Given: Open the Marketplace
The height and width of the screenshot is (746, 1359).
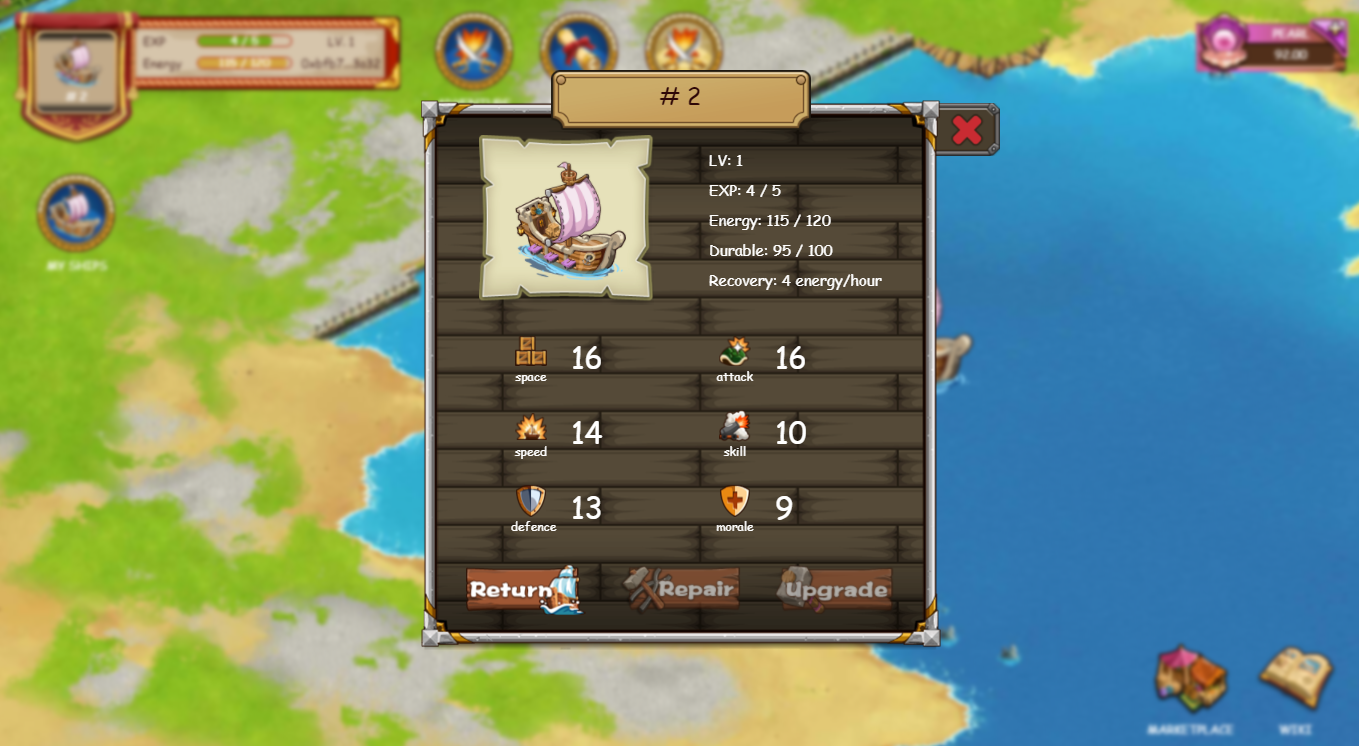Looking at the screenshot, I should 1190,679.
